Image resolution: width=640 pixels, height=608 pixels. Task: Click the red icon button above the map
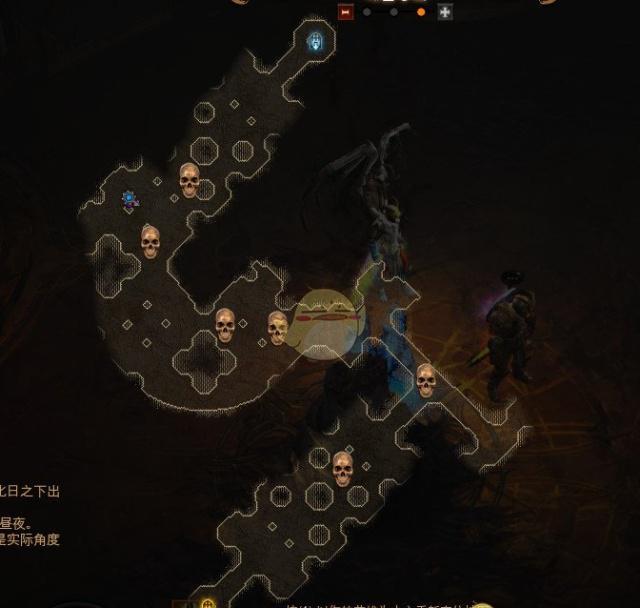[x=346, y=12]
